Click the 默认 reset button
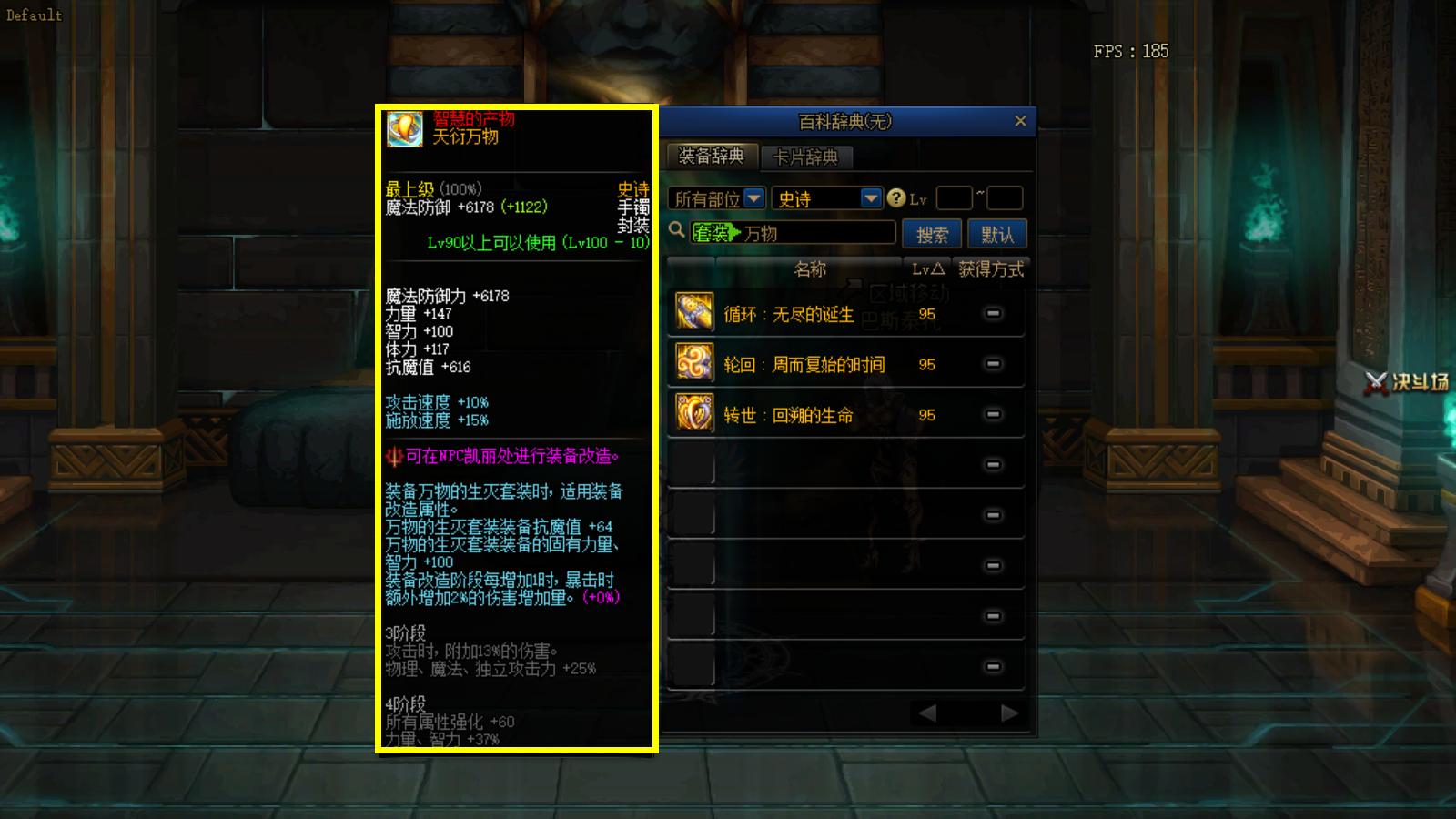 click(x=998, y=233)
